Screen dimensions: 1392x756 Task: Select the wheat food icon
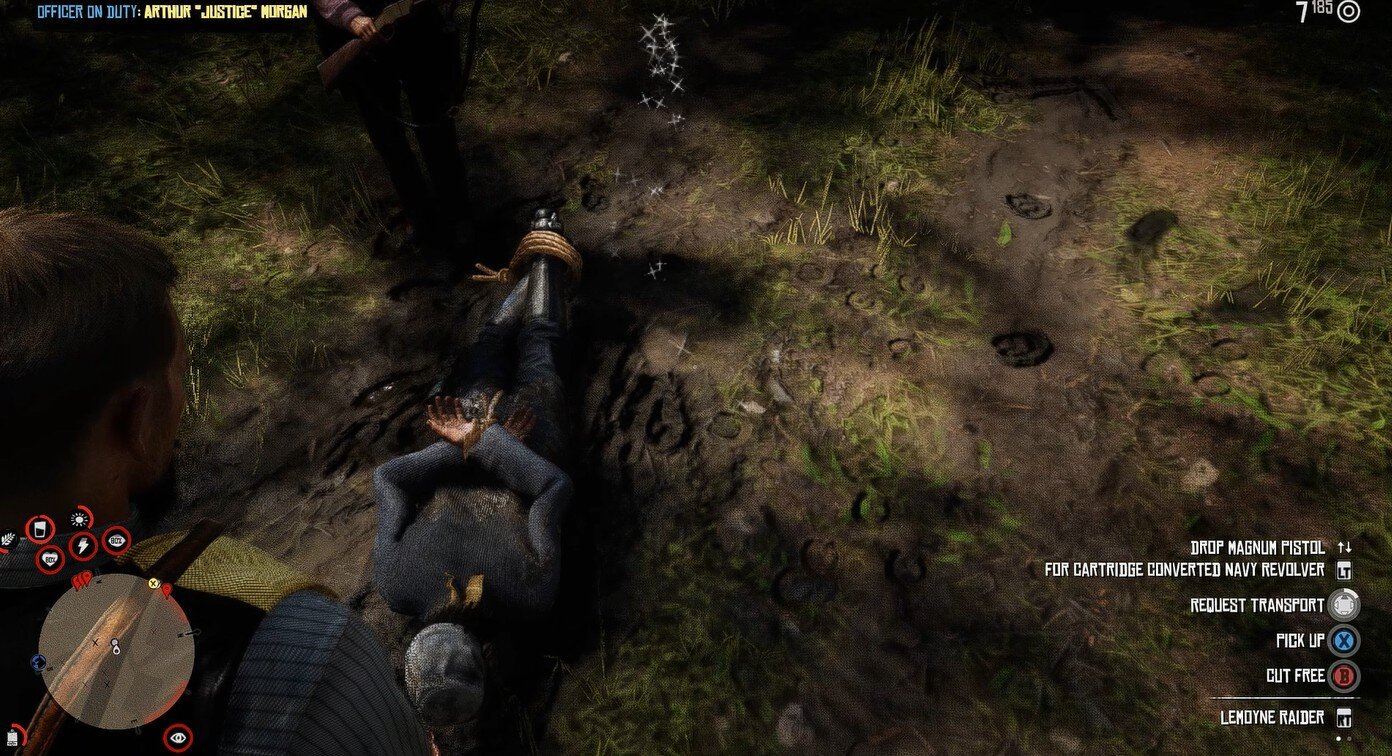(x=10, y=541)
